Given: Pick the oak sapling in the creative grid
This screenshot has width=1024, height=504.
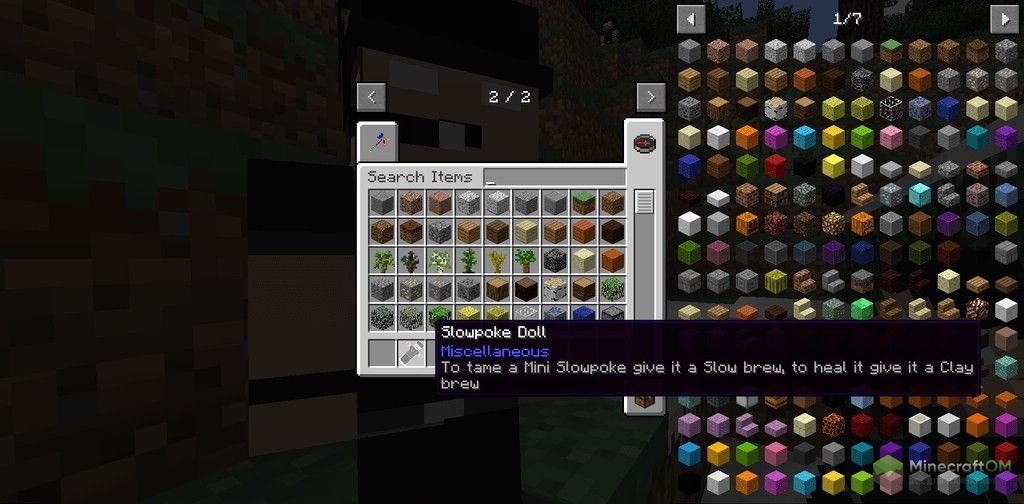Looking at the screenshot, I should point(382,261).
